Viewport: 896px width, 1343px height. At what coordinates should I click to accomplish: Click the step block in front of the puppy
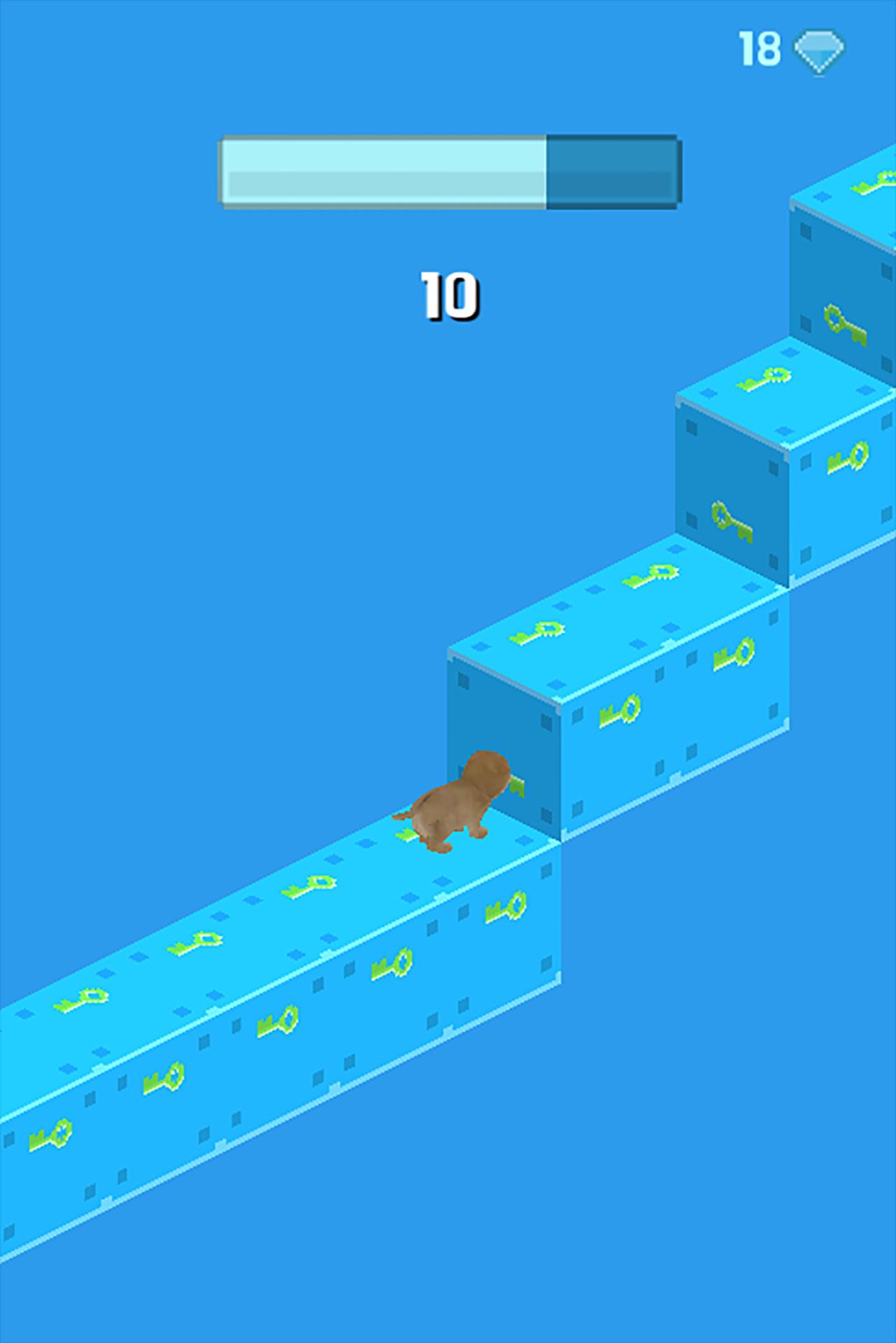[x=616, y=699]
